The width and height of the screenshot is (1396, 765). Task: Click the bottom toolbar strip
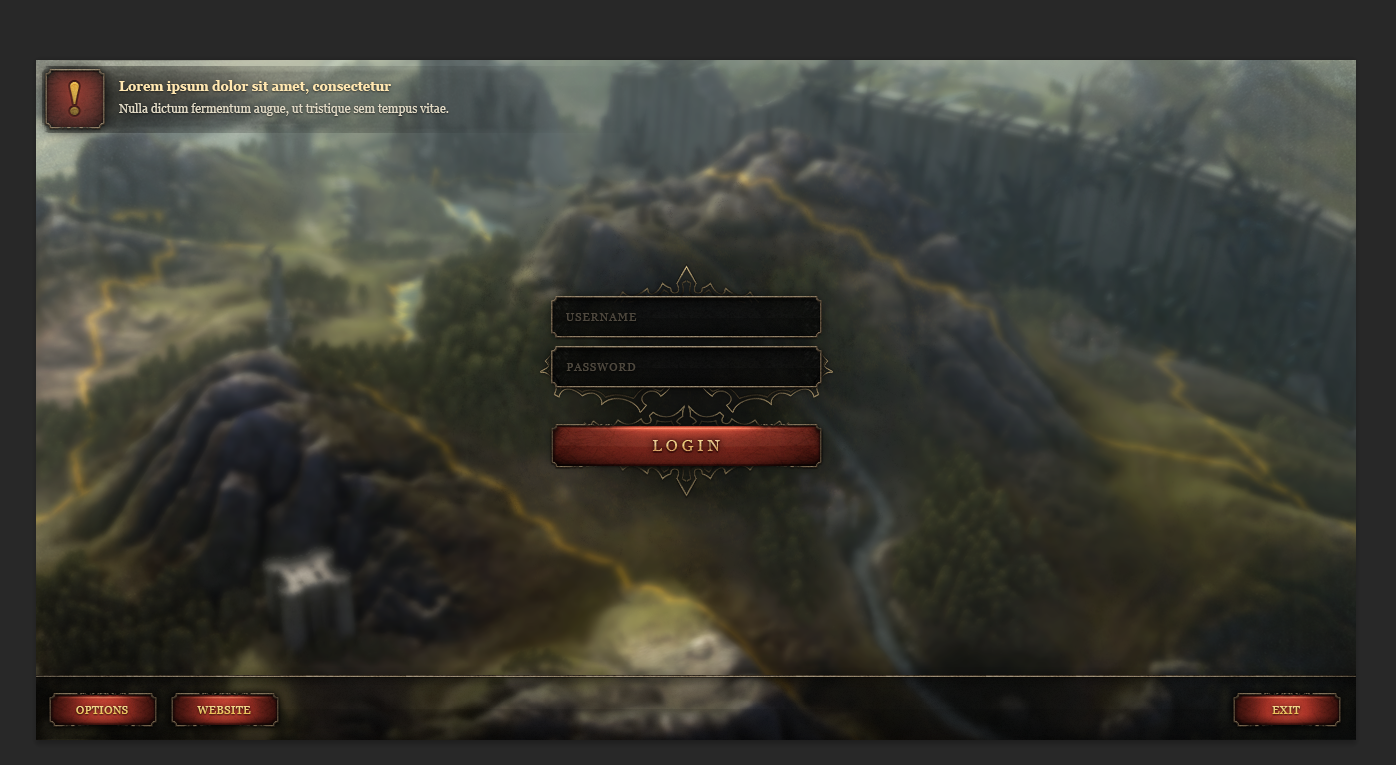coord(700,708)
